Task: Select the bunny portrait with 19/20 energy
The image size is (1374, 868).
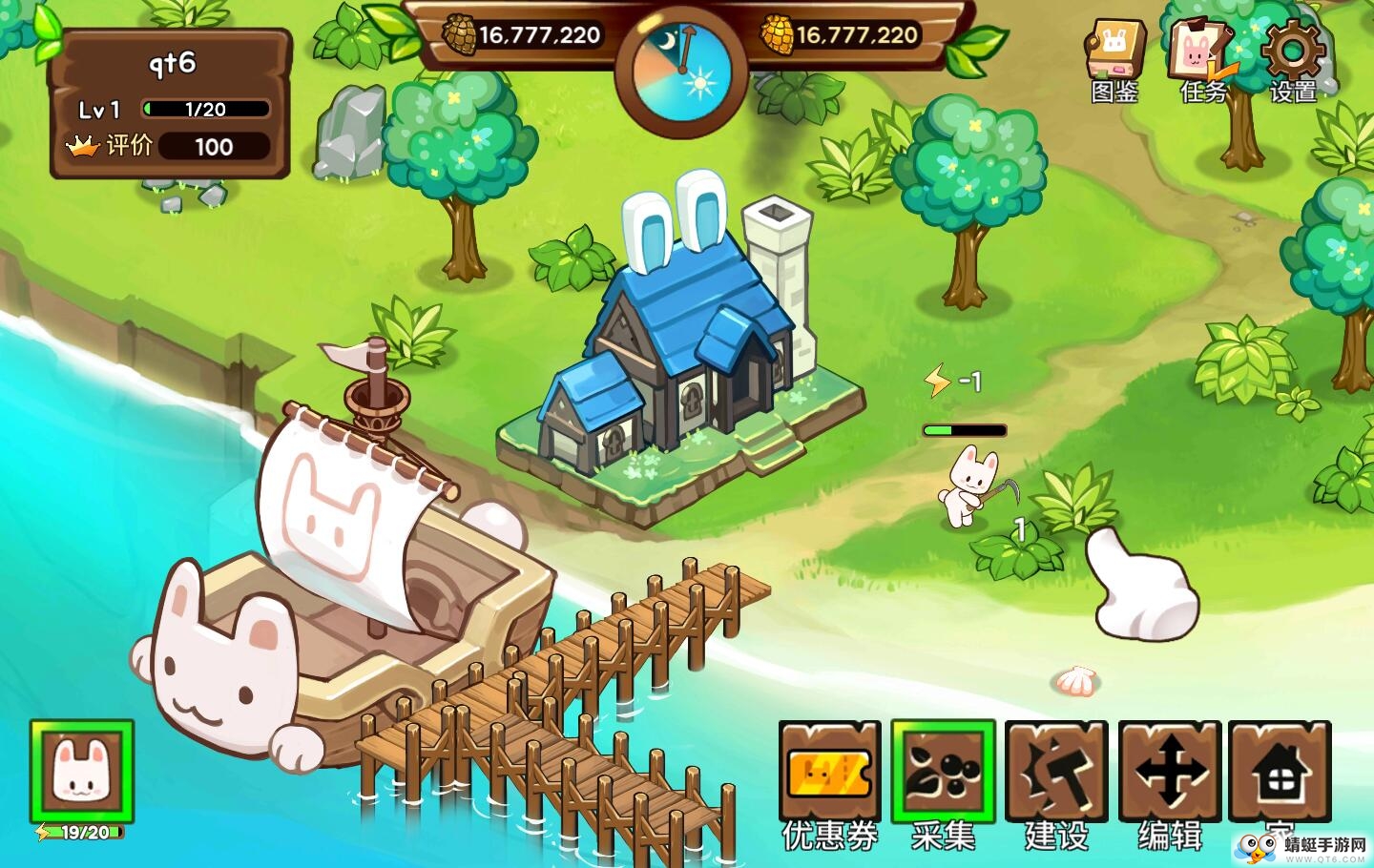Action: point(82,772)
